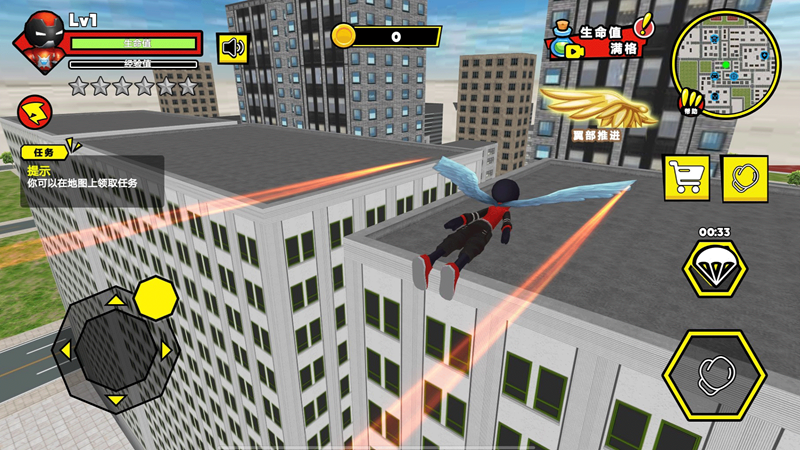Screen dimensions: 800x450
Task: Tap the fist icon beside the minimap
Action: 689,101
